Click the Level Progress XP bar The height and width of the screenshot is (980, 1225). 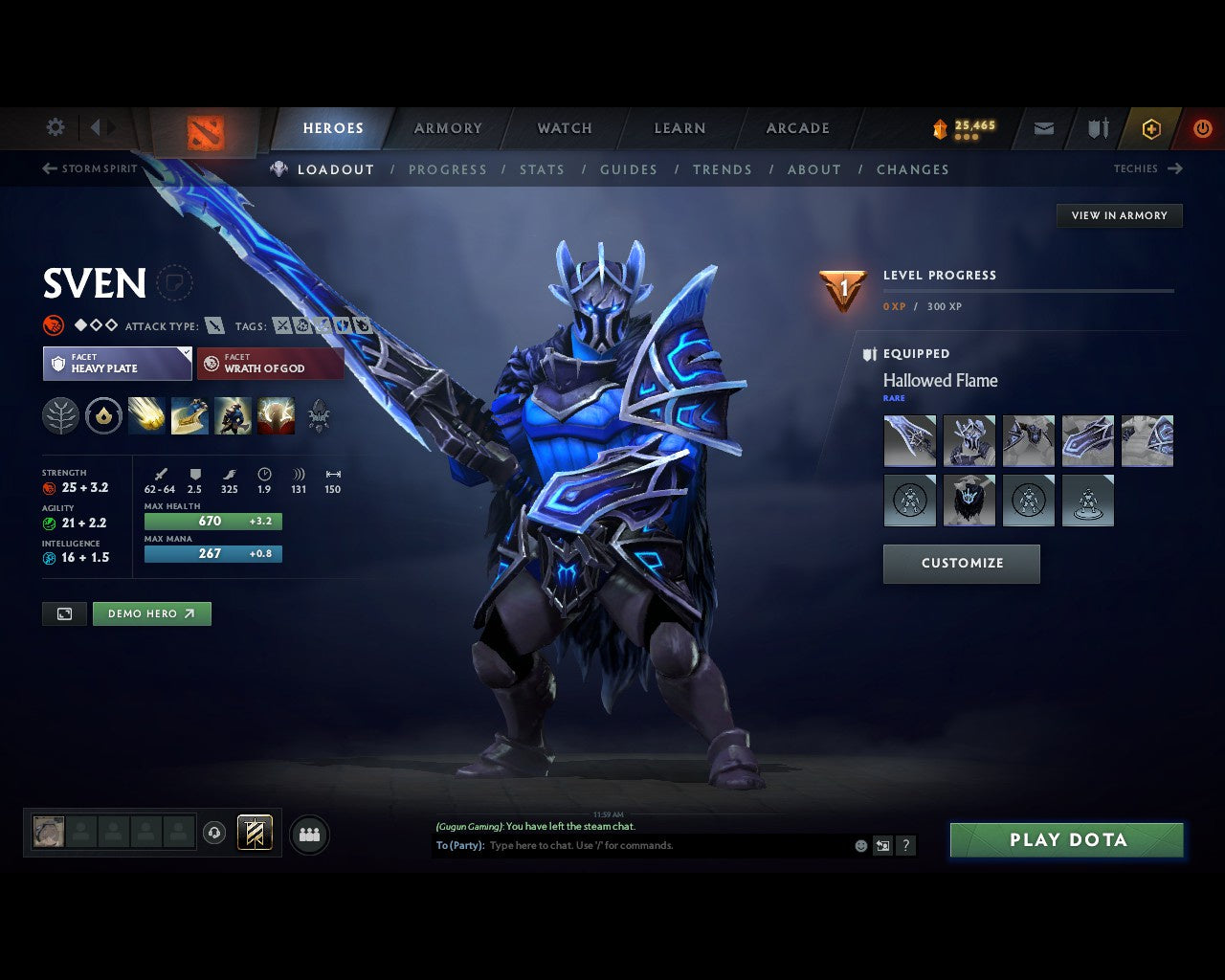(1029, 292)
